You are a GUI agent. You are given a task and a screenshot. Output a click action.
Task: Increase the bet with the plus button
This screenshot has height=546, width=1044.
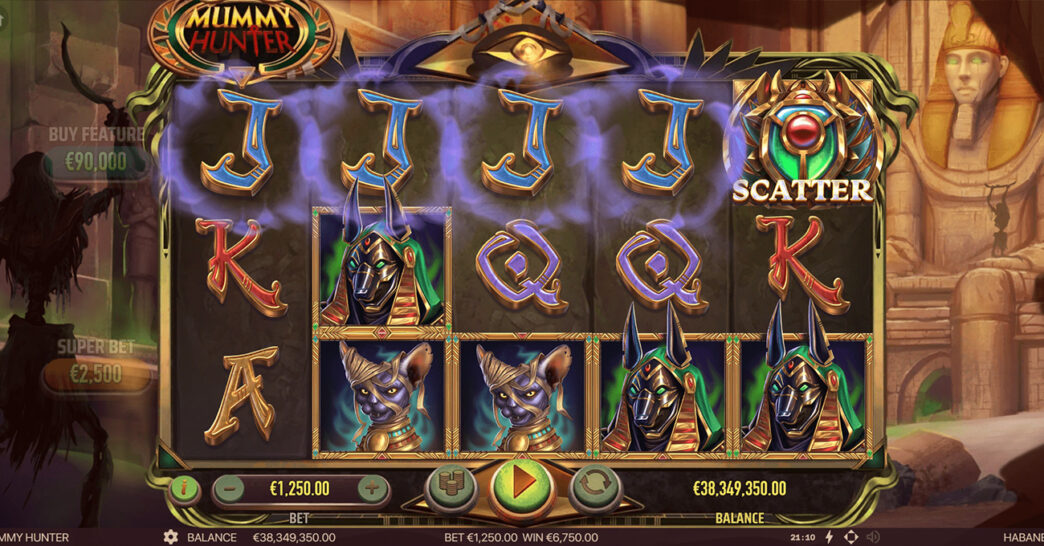click(372, 489)
